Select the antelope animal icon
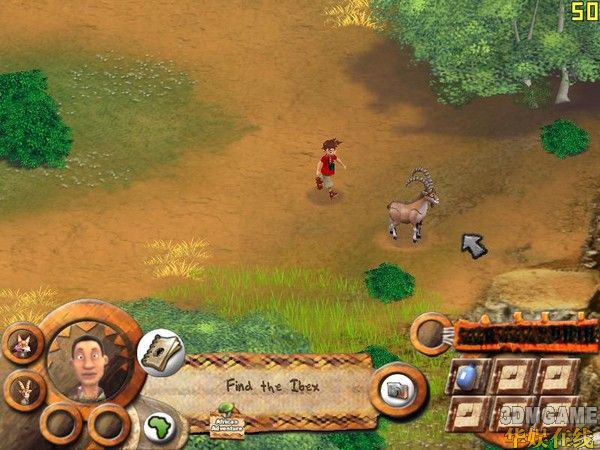This screenshot has width=600, height=450. (22, 389)
